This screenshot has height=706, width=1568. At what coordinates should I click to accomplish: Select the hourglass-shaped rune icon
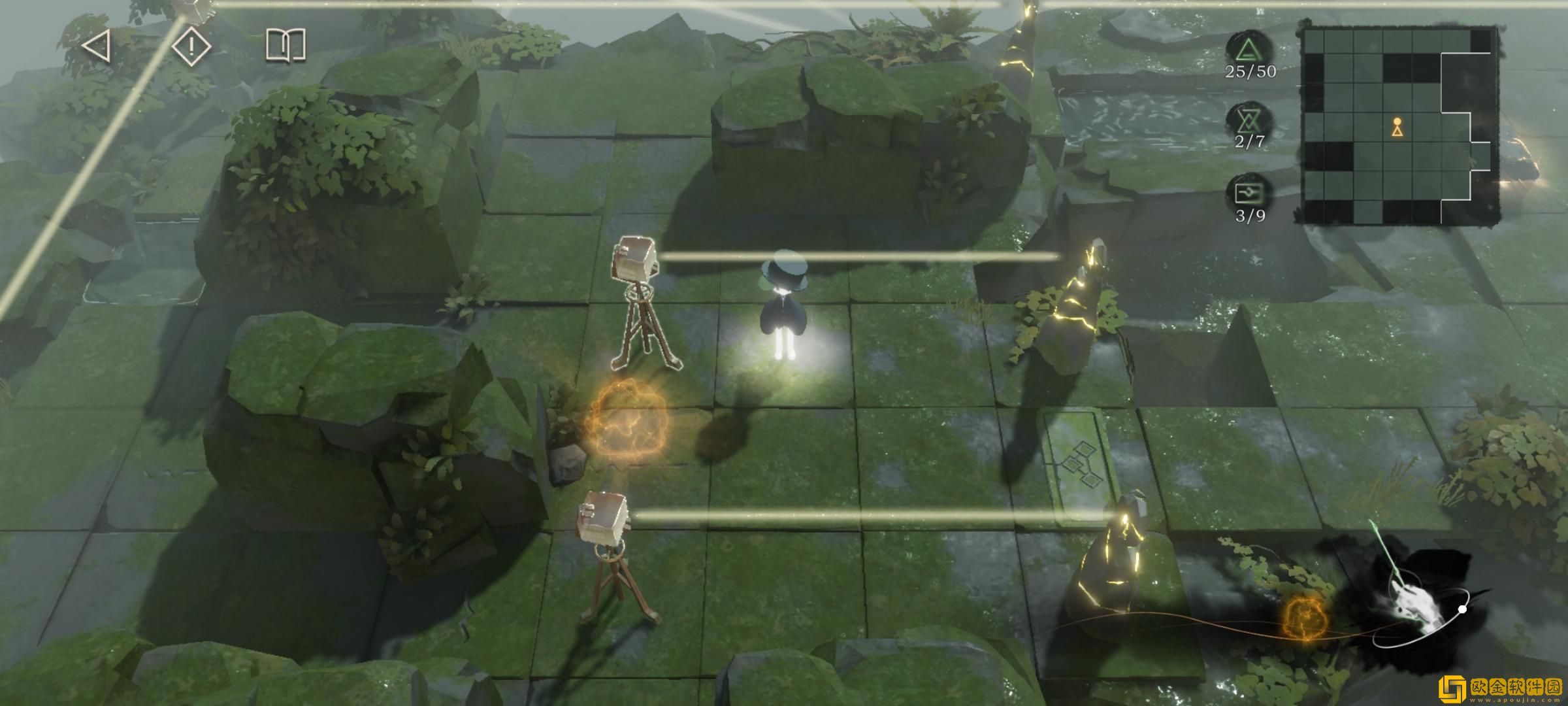pos(1249,122)
